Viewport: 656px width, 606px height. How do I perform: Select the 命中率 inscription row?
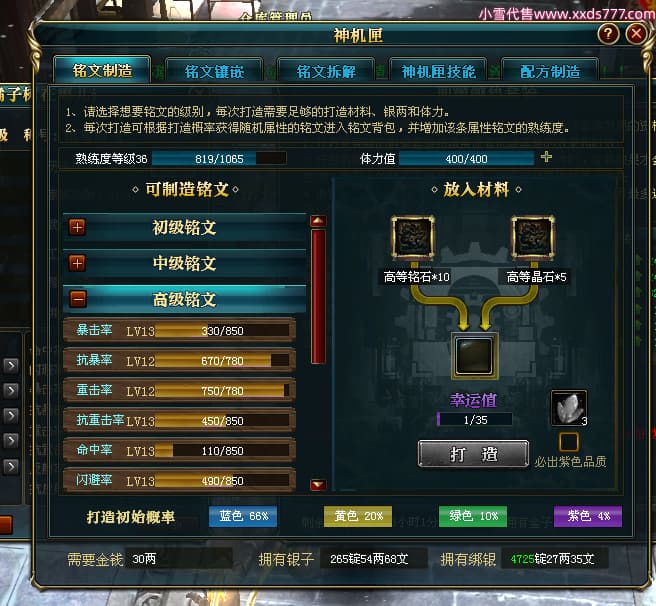coord(179,451)
